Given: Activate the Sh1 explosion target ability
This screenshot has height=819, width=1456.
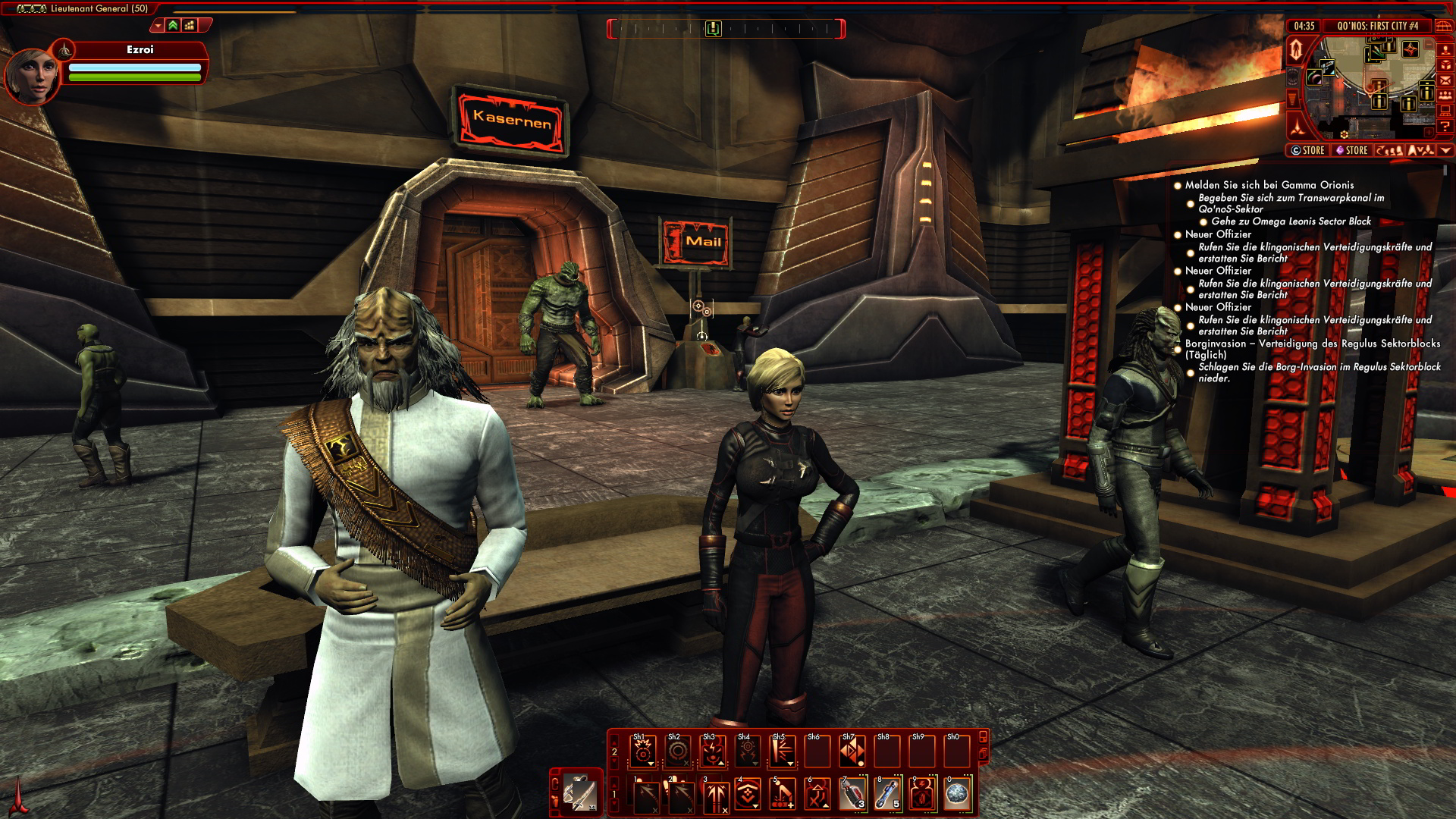Looking at the screenshot, I should pyautogui.click(x=642, y=752).
